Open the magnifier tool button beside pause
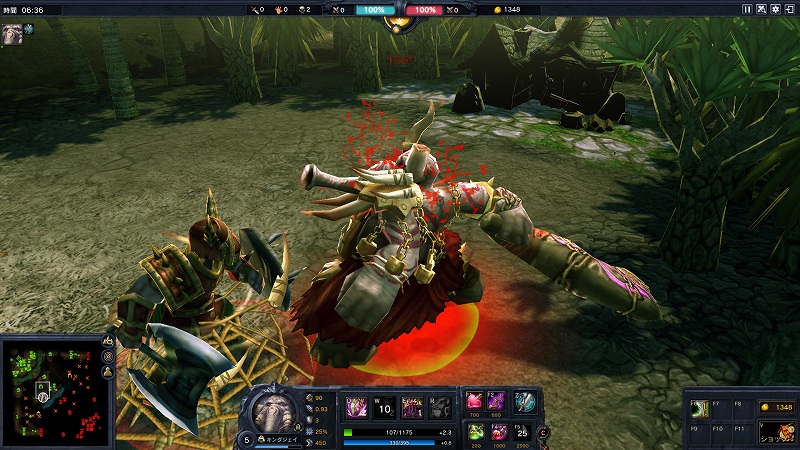 coord(762,9)
